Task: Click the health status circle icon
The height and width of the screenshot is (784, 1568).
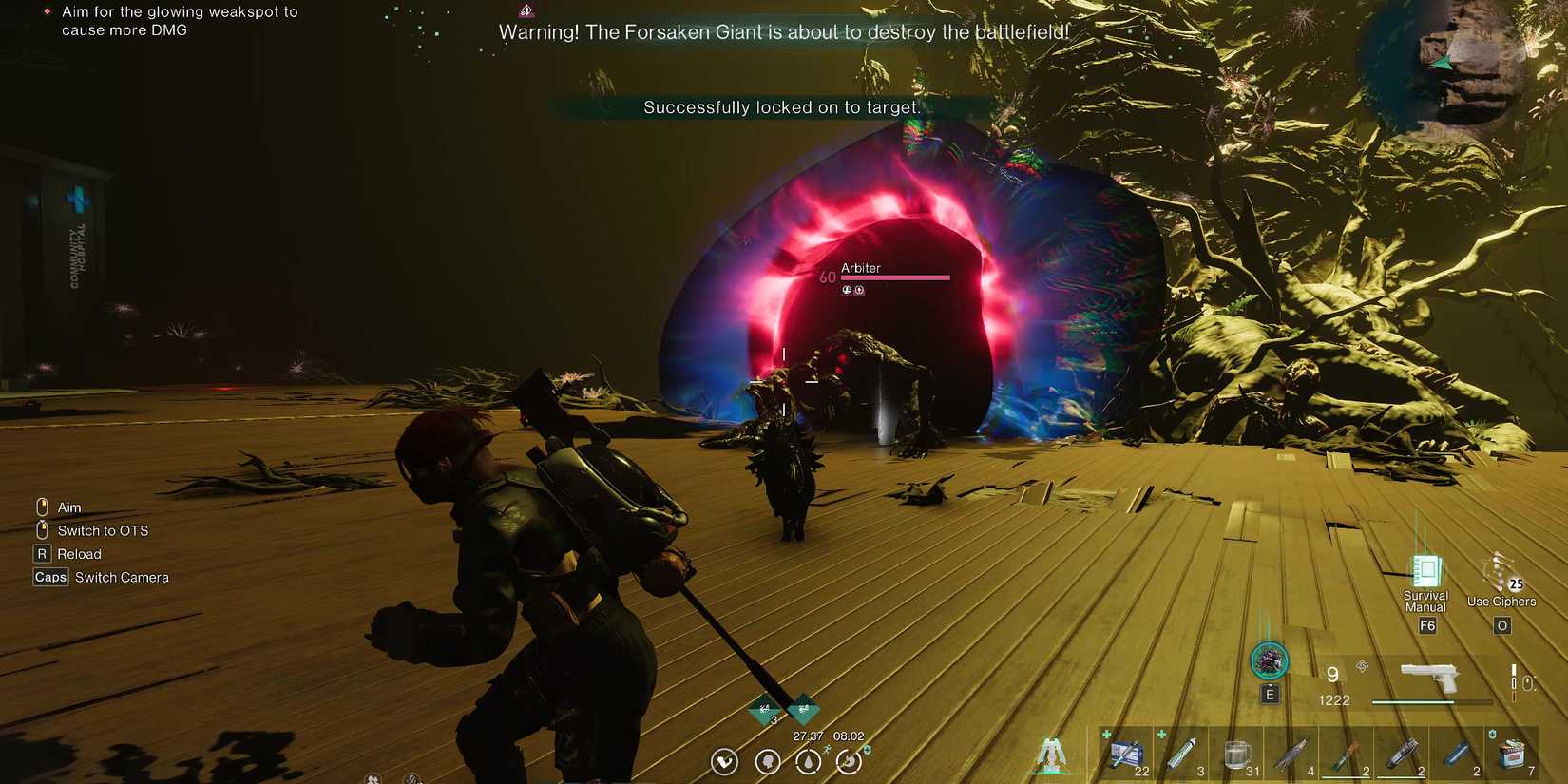Action: tap(723, 762)
